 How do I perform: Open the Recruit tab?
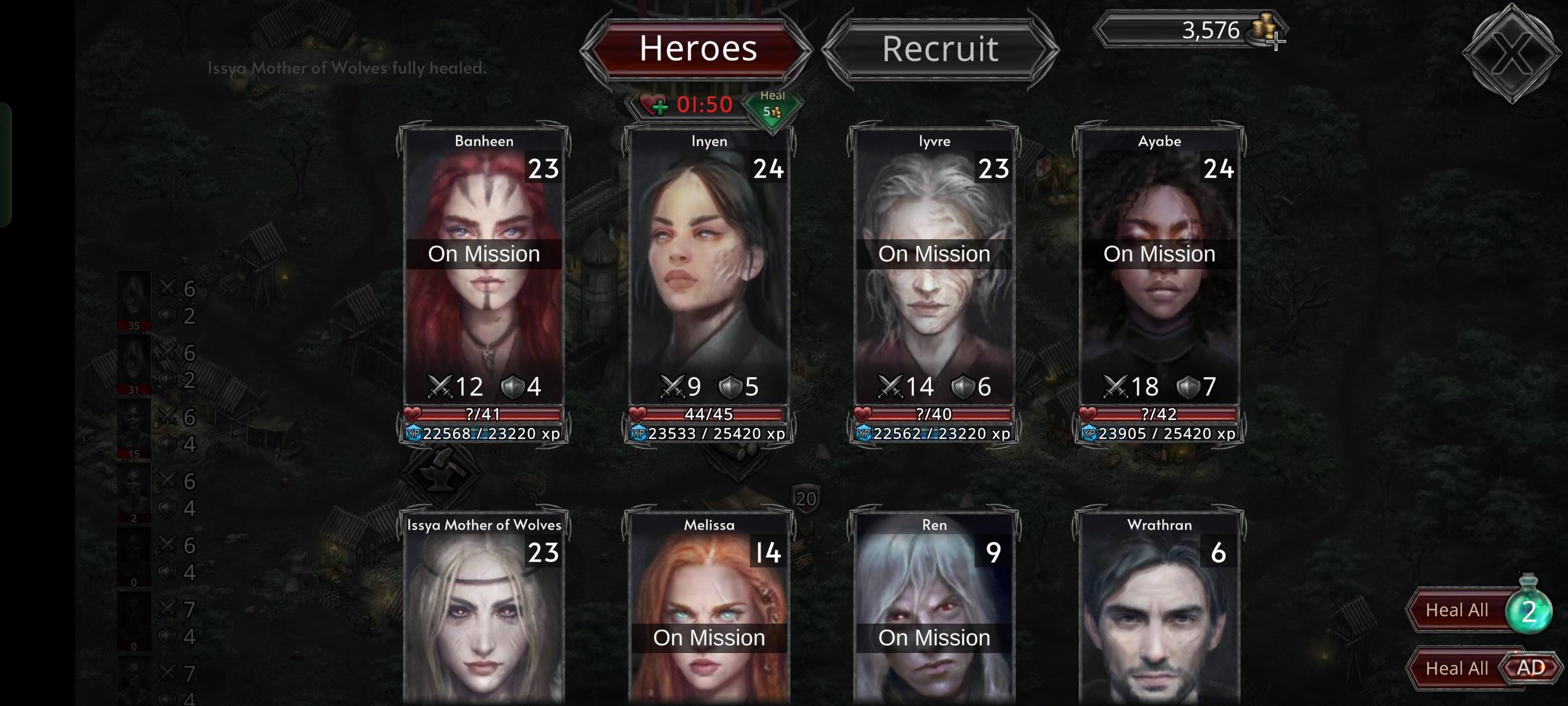coord(940,49)
